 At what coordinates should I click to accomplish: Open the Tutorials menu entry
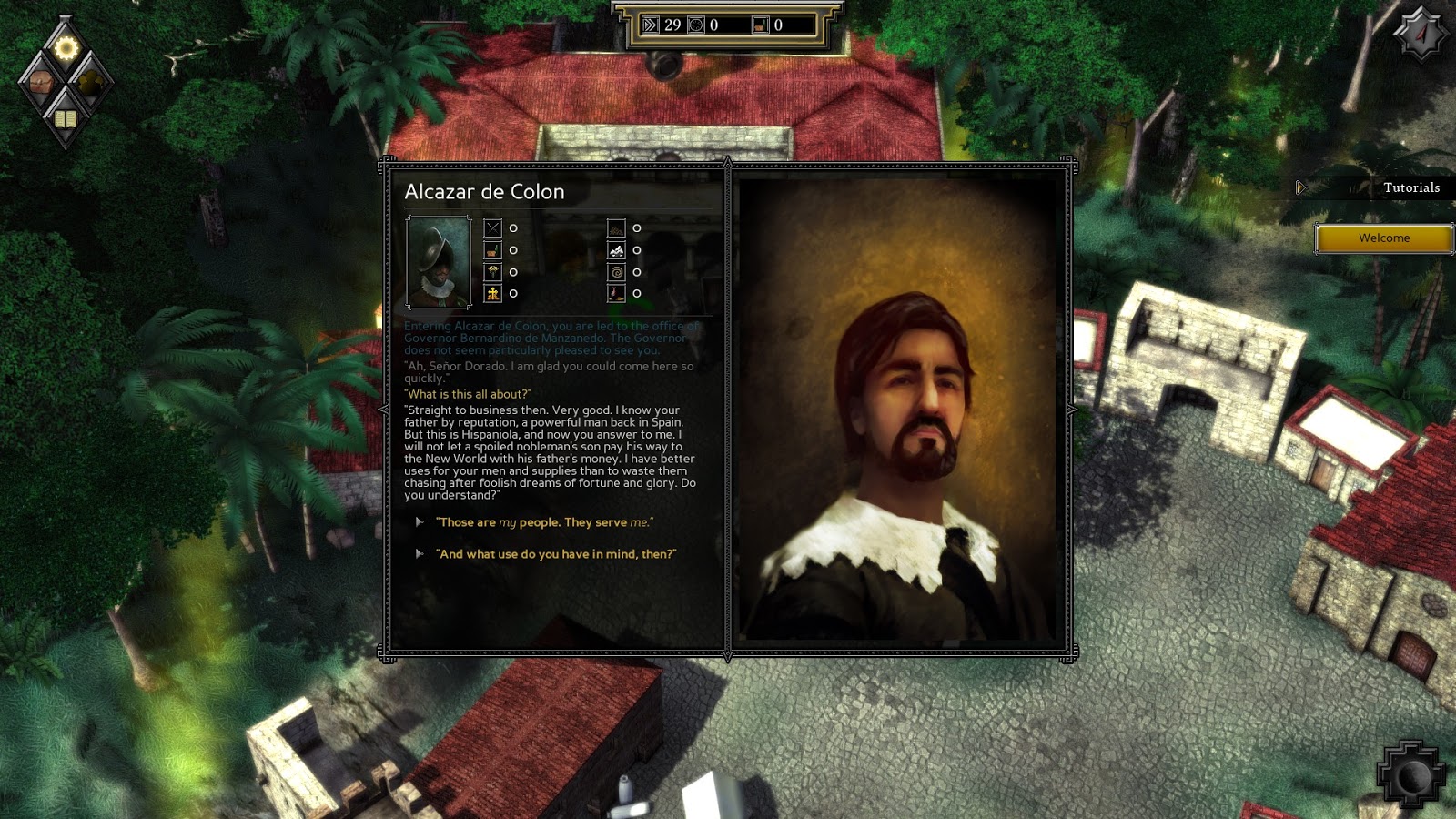coord(1414,187)
